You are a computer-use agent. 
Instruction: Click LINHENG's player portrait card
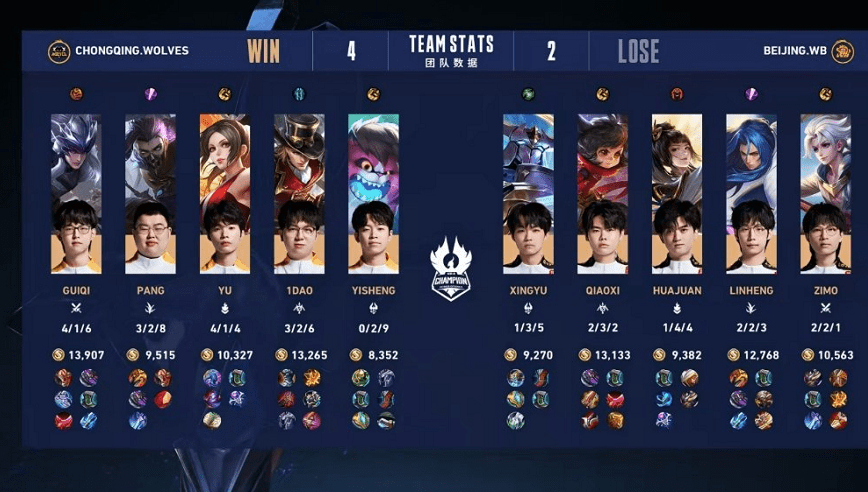(x=751, y=194)
